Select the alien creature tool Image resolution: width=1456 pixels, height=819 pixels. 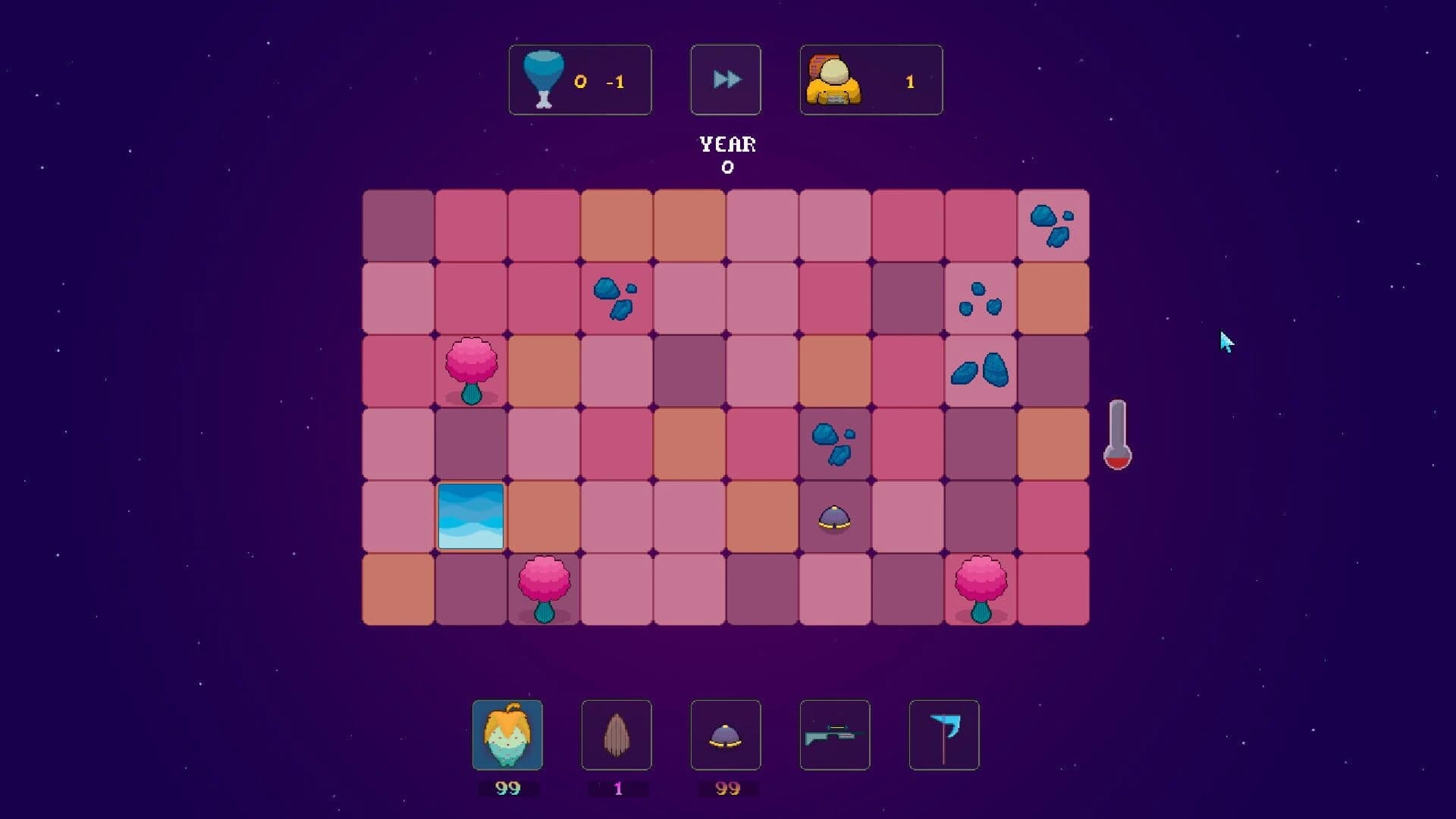coord(508,735)
